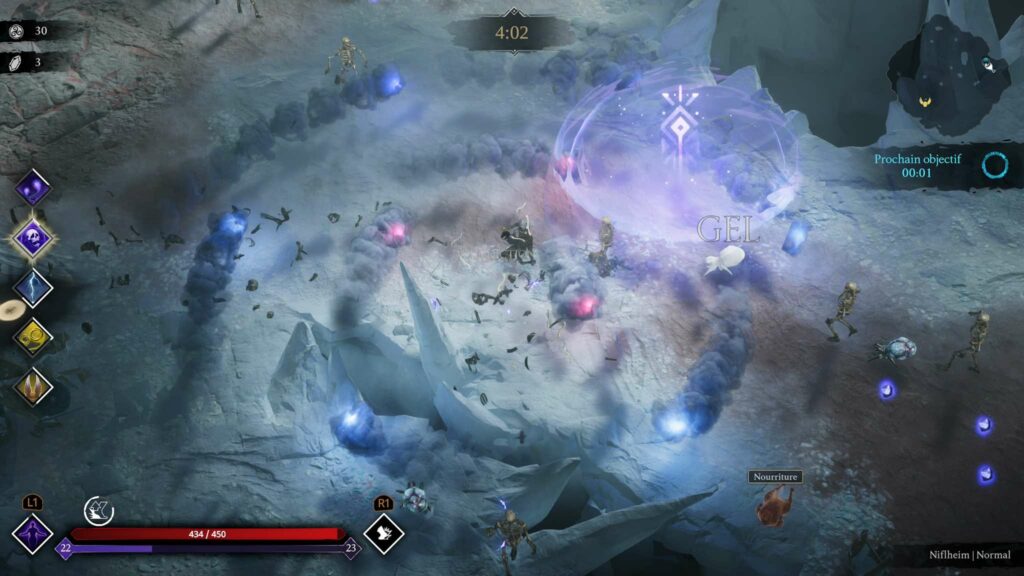1024x576 pixels.
Task: Click the winged boot dash icon
Action: [98, 510]
